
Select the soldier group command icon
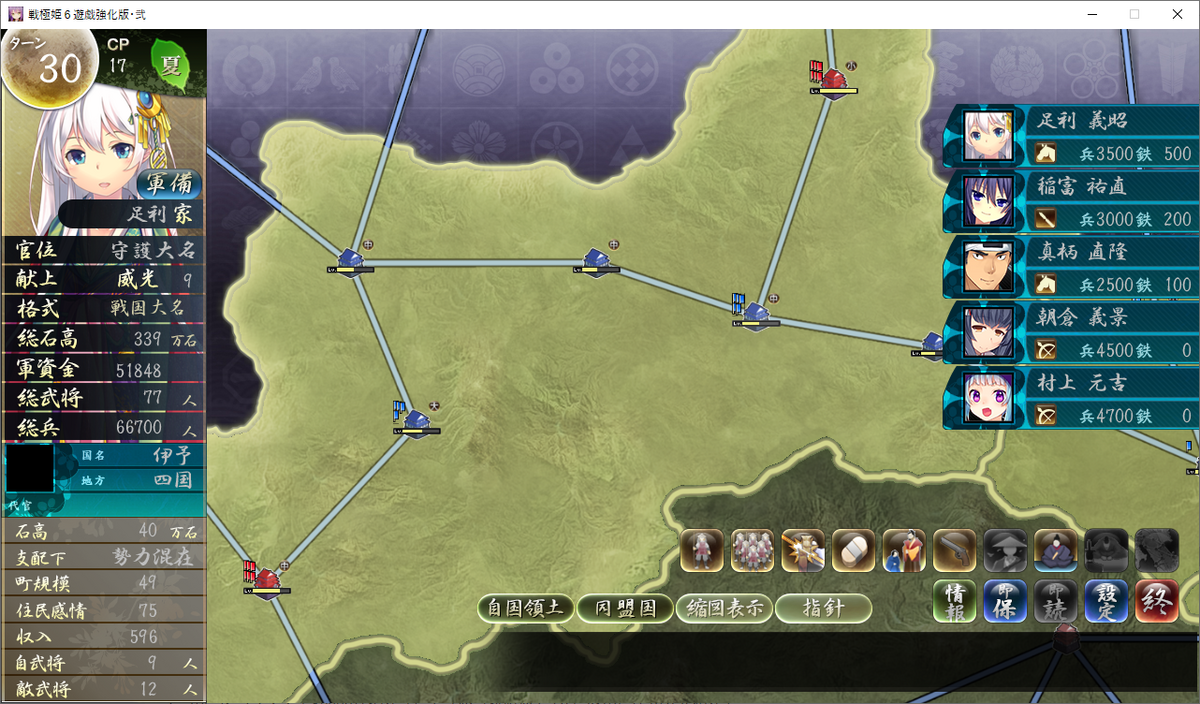[x=752, y=551]
